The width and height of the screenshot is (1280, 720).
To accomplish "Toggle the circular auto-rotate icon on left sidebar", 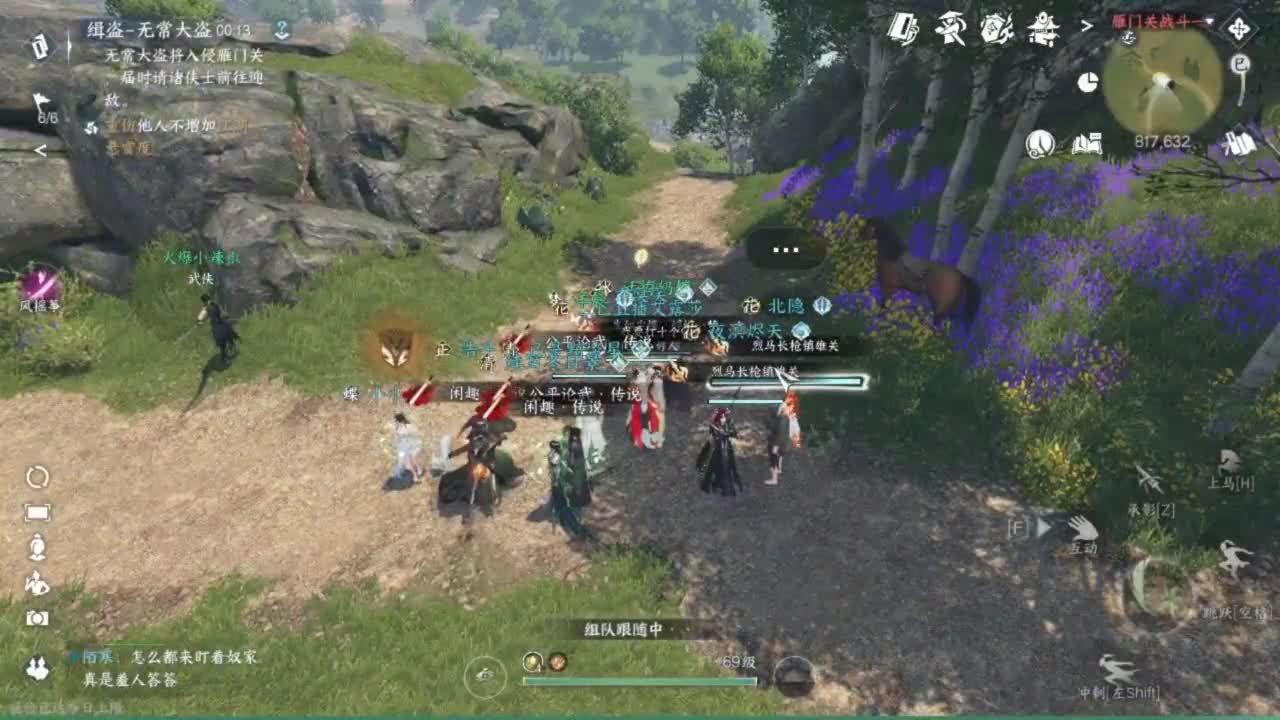I will tap(37, 478).
